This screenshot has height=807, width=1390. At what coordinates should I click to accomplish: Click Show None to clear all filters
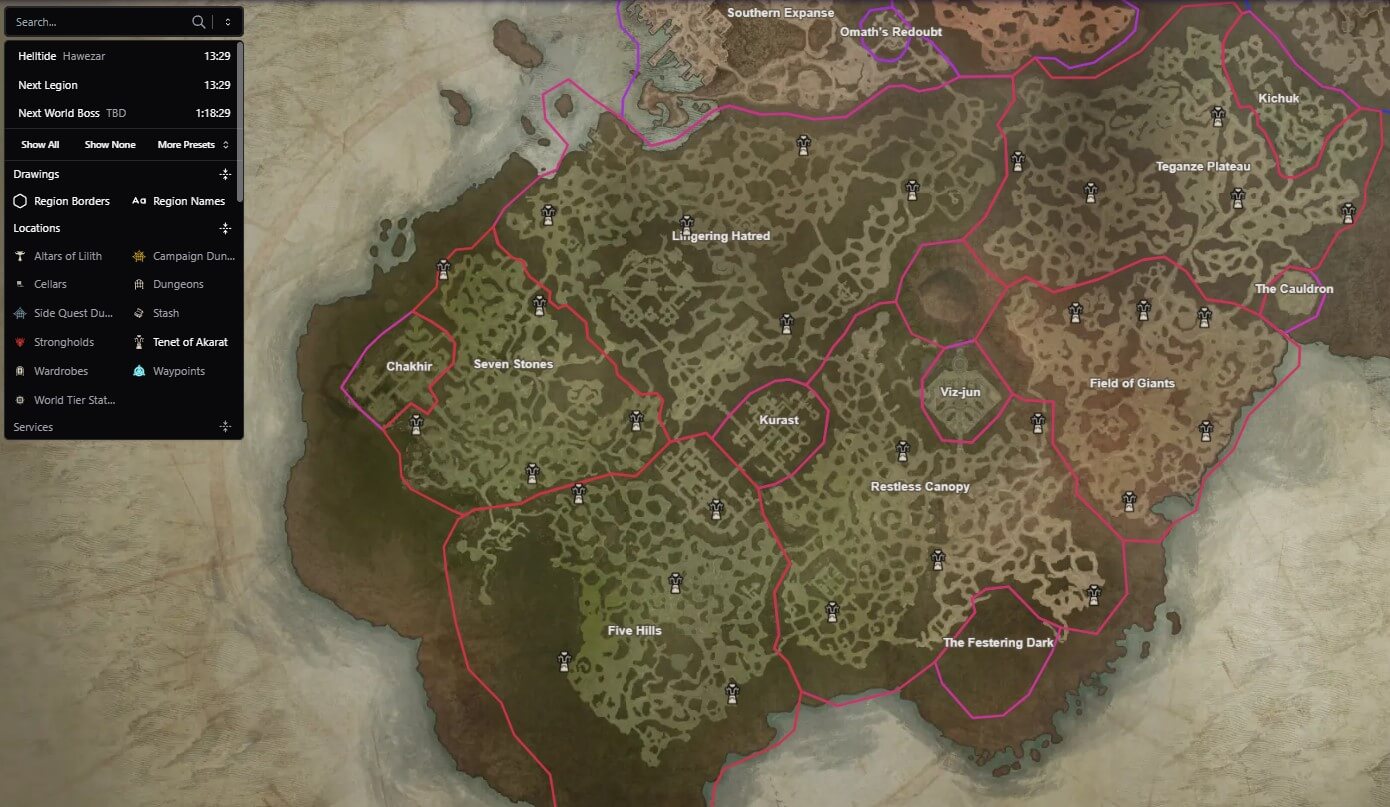coord(110,144)
